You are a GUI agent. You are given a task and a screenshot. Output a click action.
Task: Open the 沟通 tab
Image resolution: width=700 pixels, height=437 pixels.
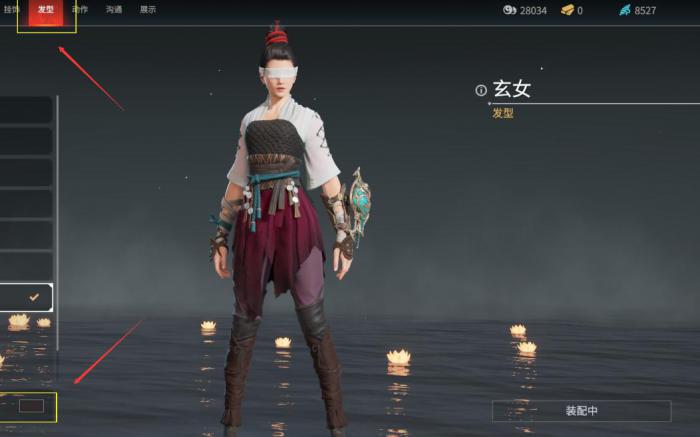coord(114,10)
